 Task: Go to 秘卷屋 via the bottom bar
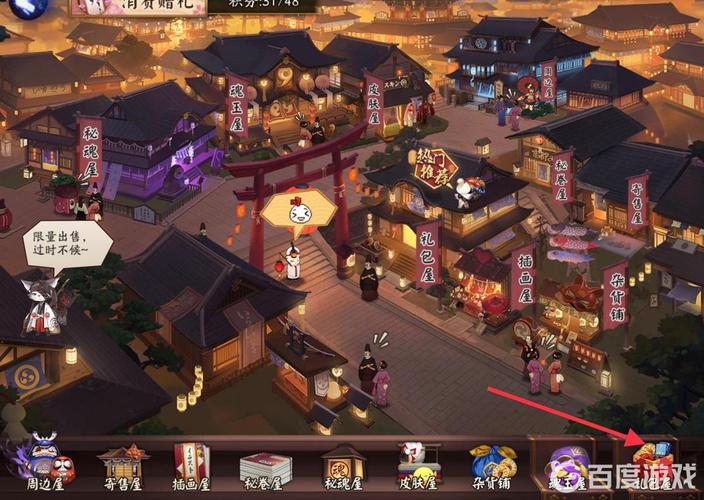265,466
